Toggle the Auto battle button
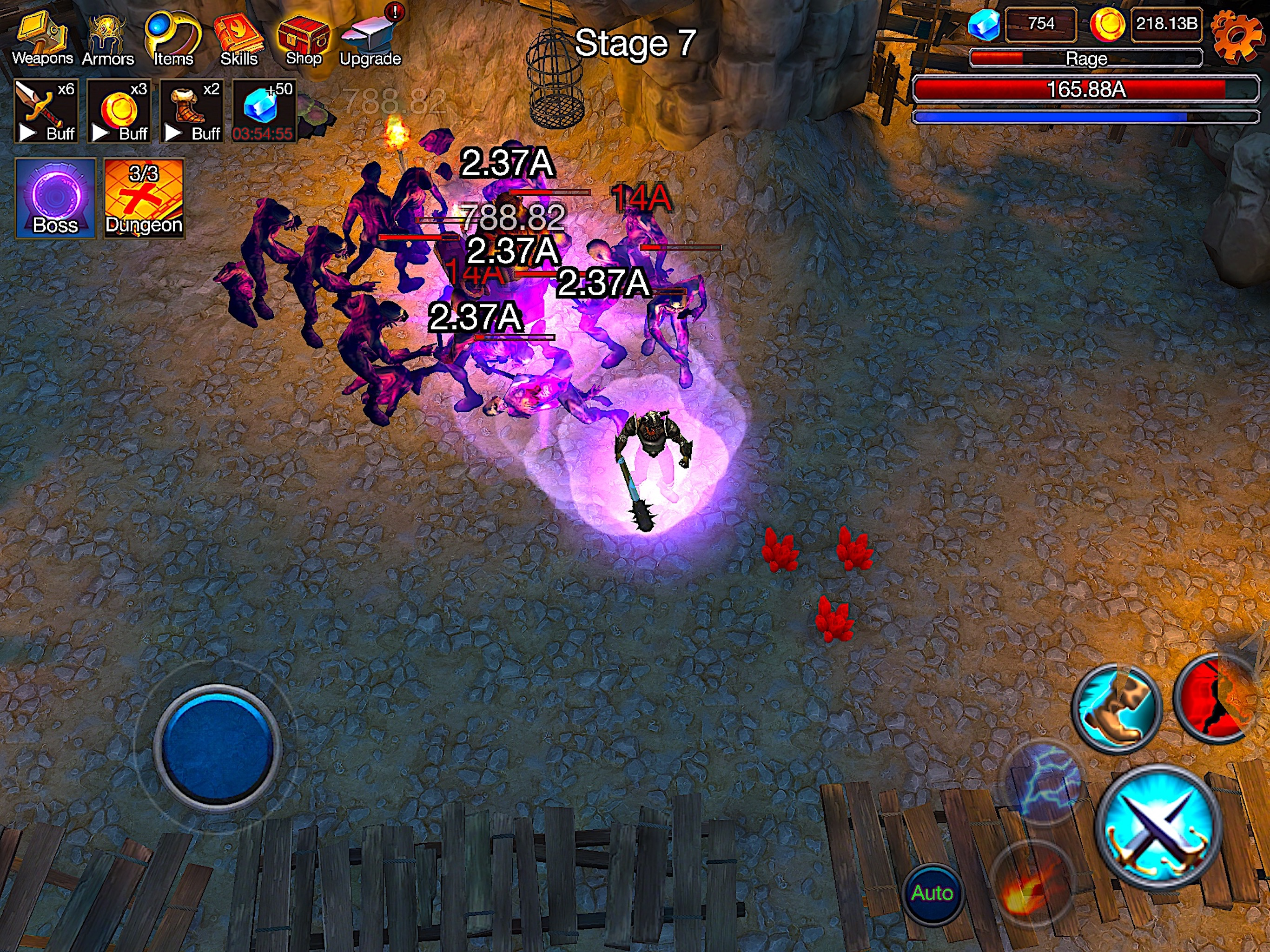The height and width of the screenshot is (952, 1270). tap(933, 893)
